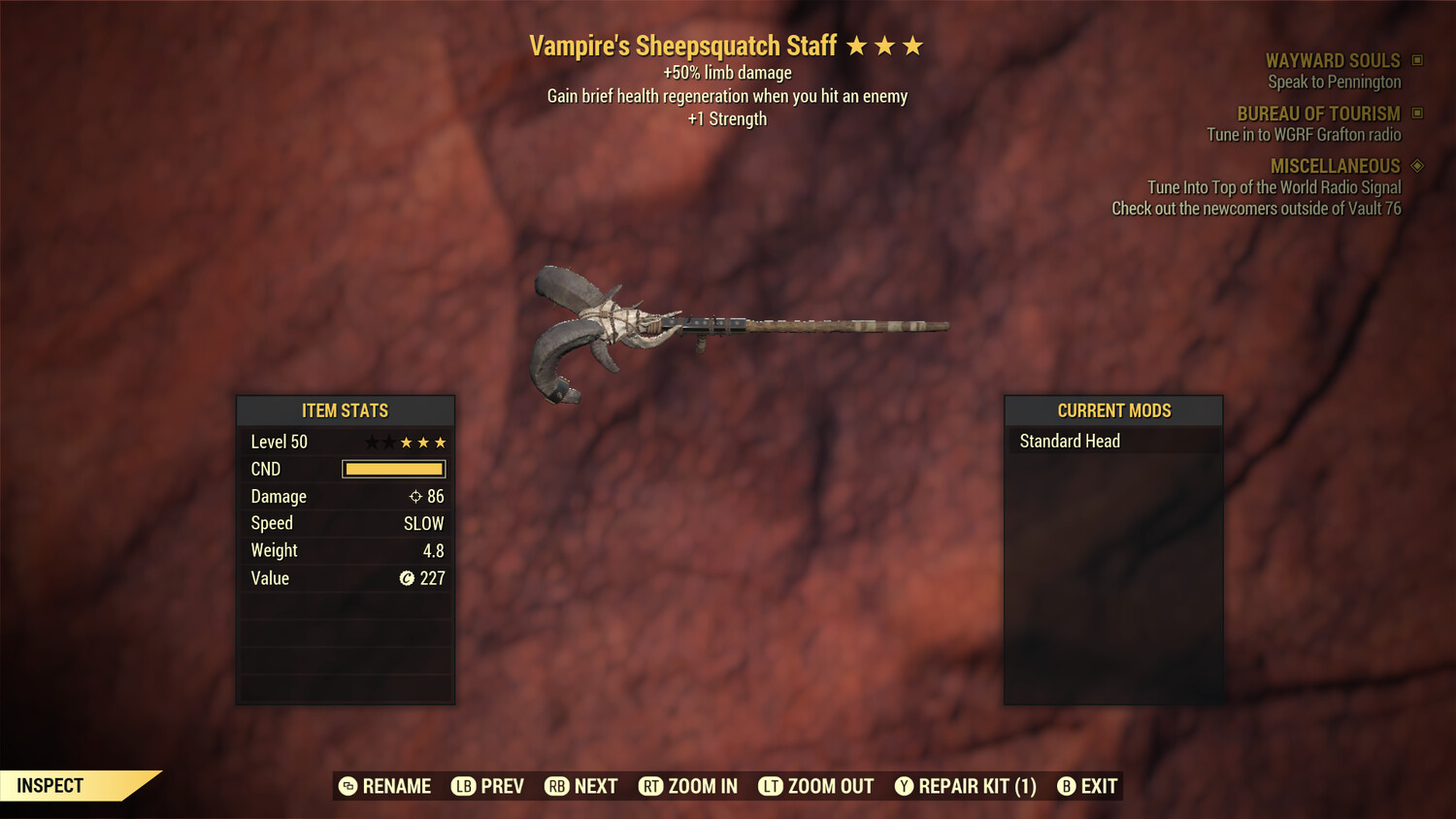Open the Wayward Souls quest tracker entry
Image resolution: width=1456 pixels, height=819 pixels.
pyautogui.click(x=1332, y=61)
